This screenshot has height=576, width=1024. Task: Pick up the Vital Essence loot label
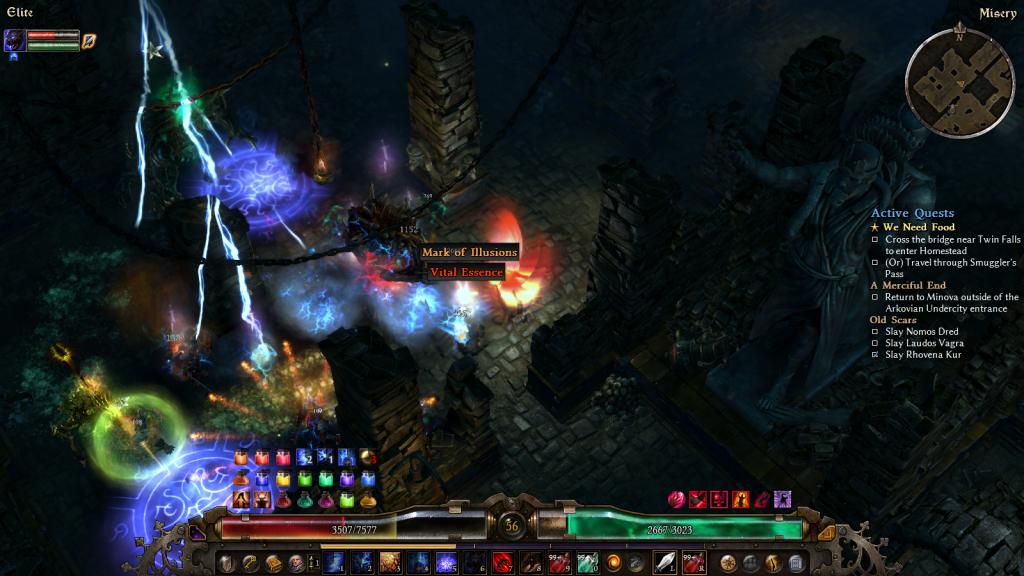(466, 272)
